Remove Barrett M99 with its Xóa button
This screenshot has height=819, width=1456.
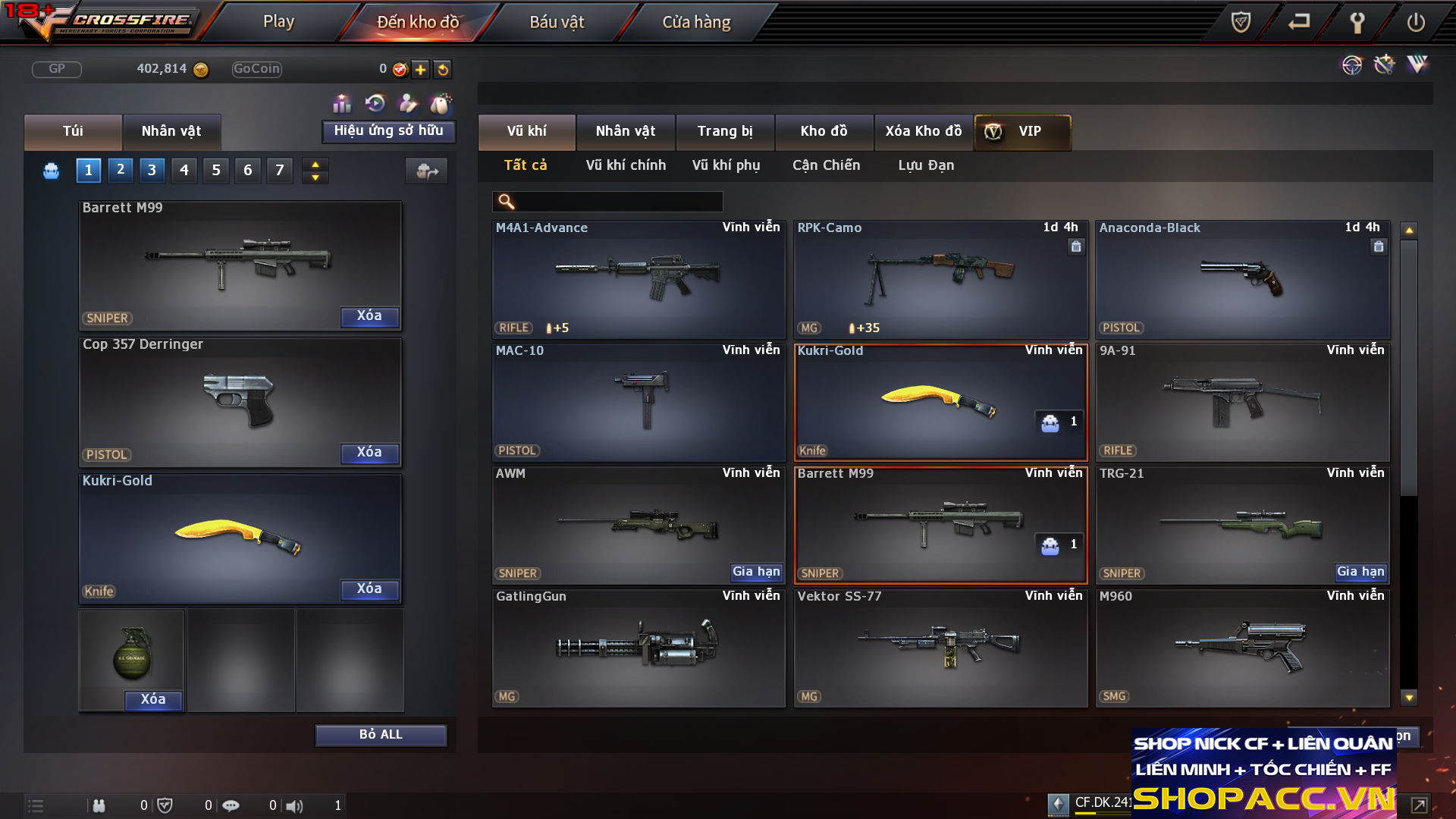click(x=369, y=316)
